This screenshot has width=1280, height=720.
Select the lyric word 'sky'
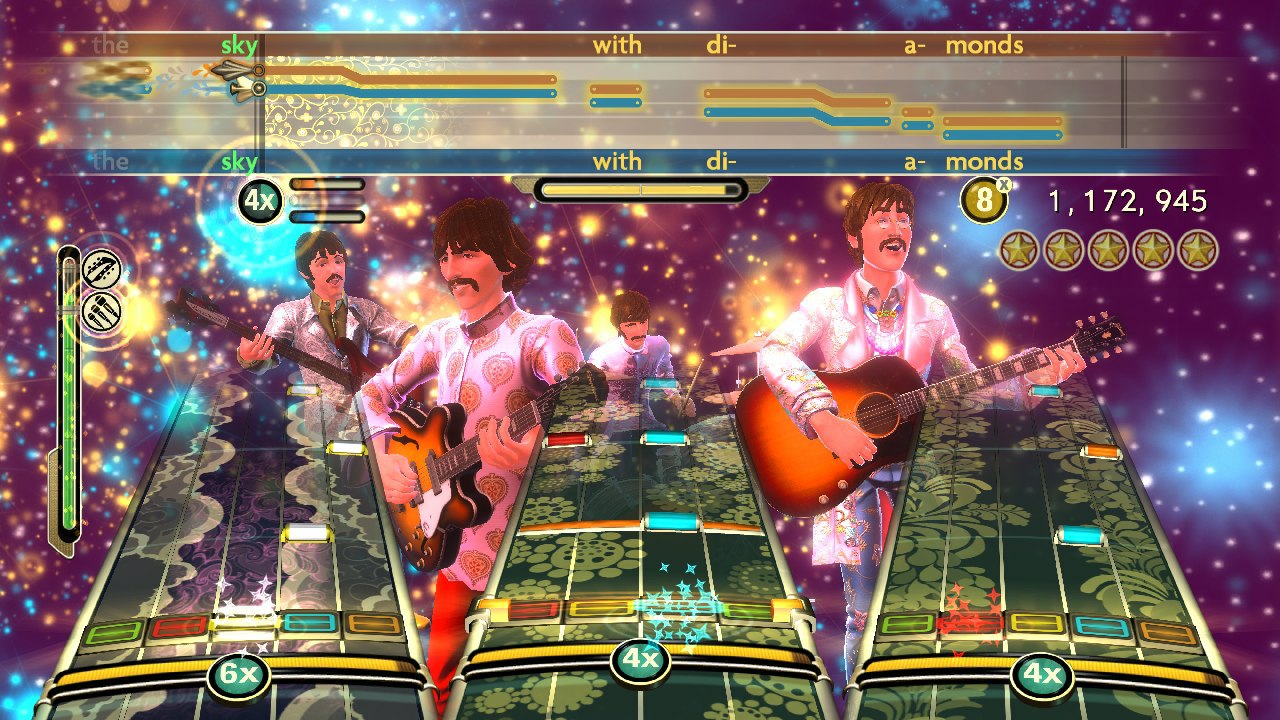coord(241,44)
